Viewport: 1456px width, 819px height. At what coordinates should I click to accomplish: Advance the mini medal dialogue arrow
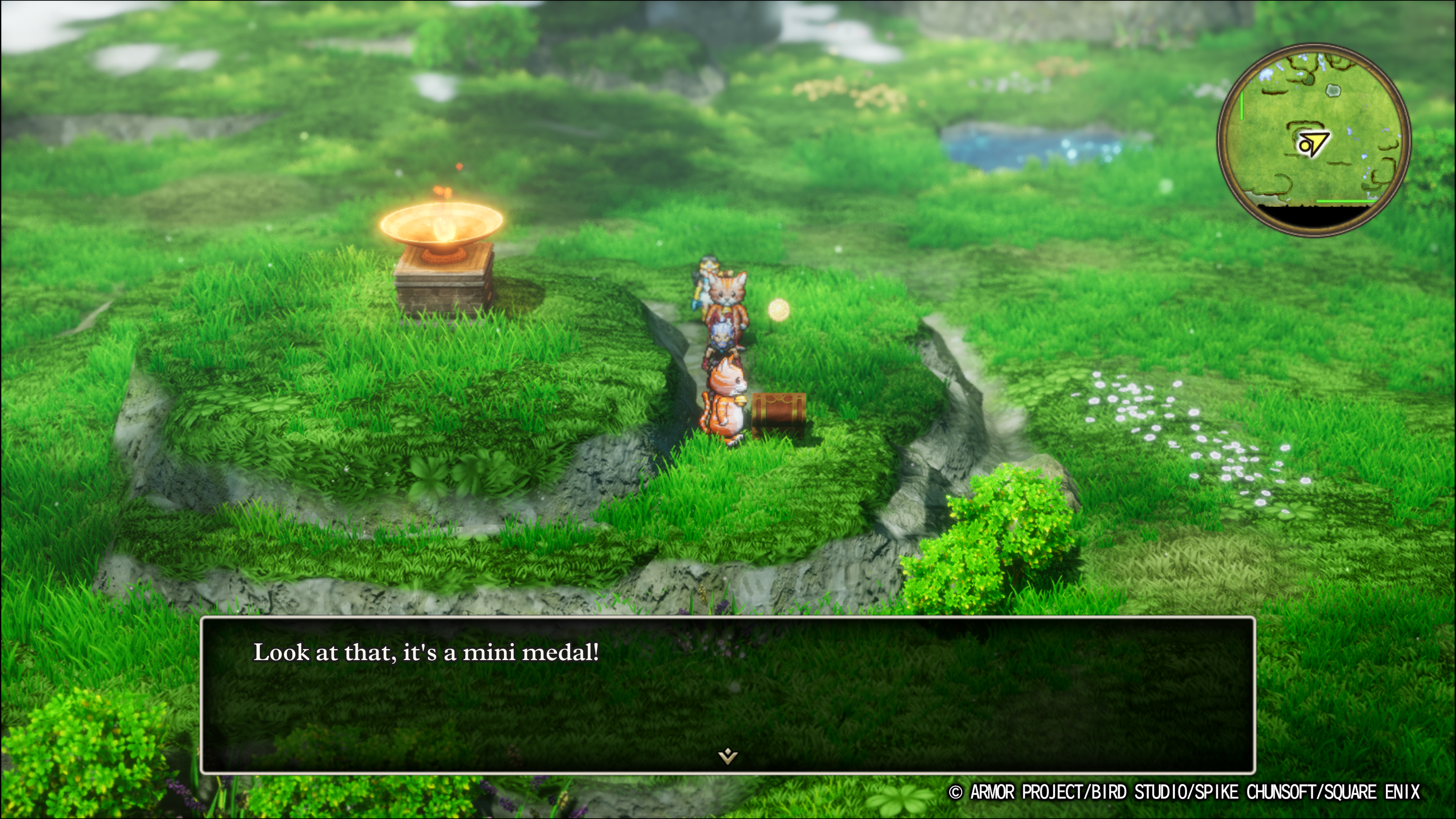(x=728, y=756)
